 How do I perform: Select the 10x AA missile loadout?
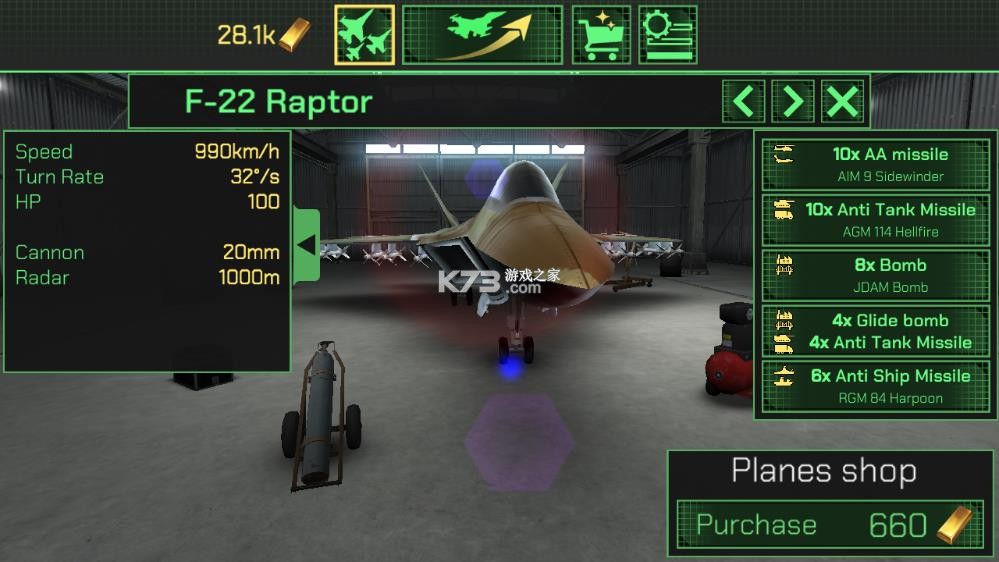pos(876,164)
